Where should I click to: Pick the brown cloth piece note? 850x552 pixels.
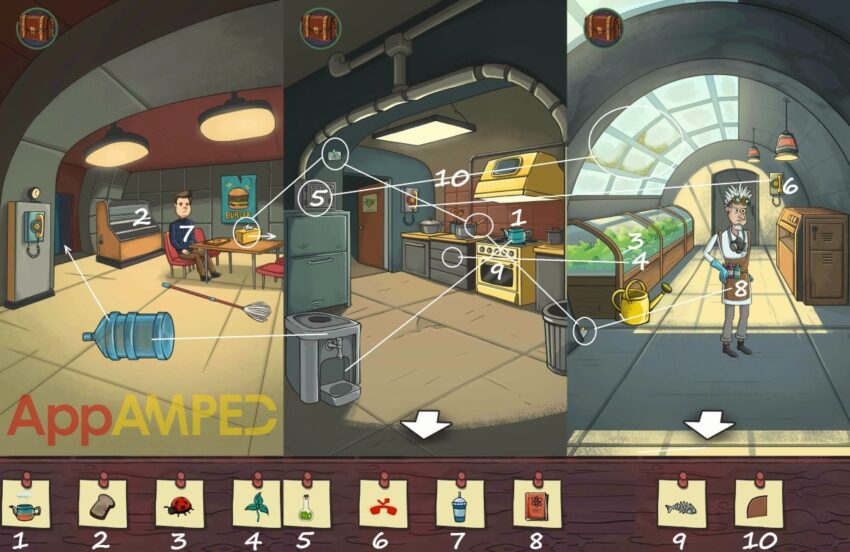coord(758,503)
